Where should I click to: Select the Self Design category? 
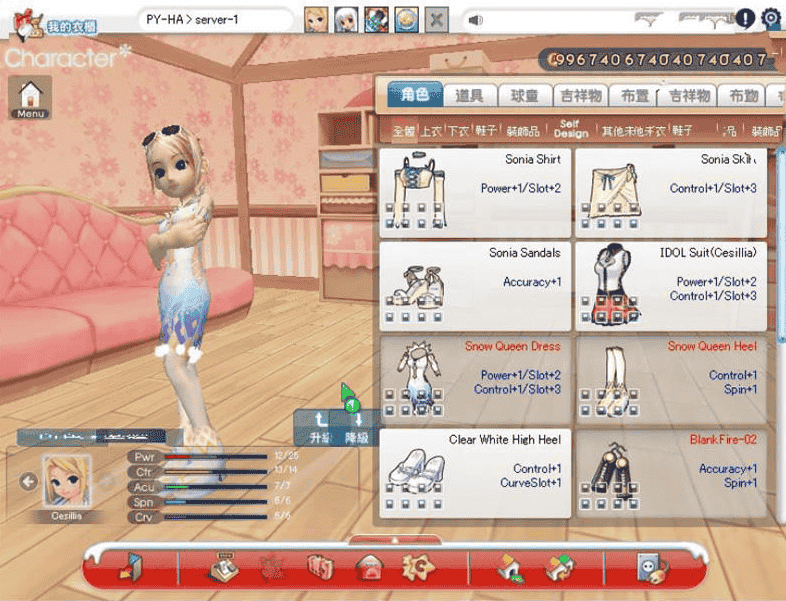[x=570, y=130]
